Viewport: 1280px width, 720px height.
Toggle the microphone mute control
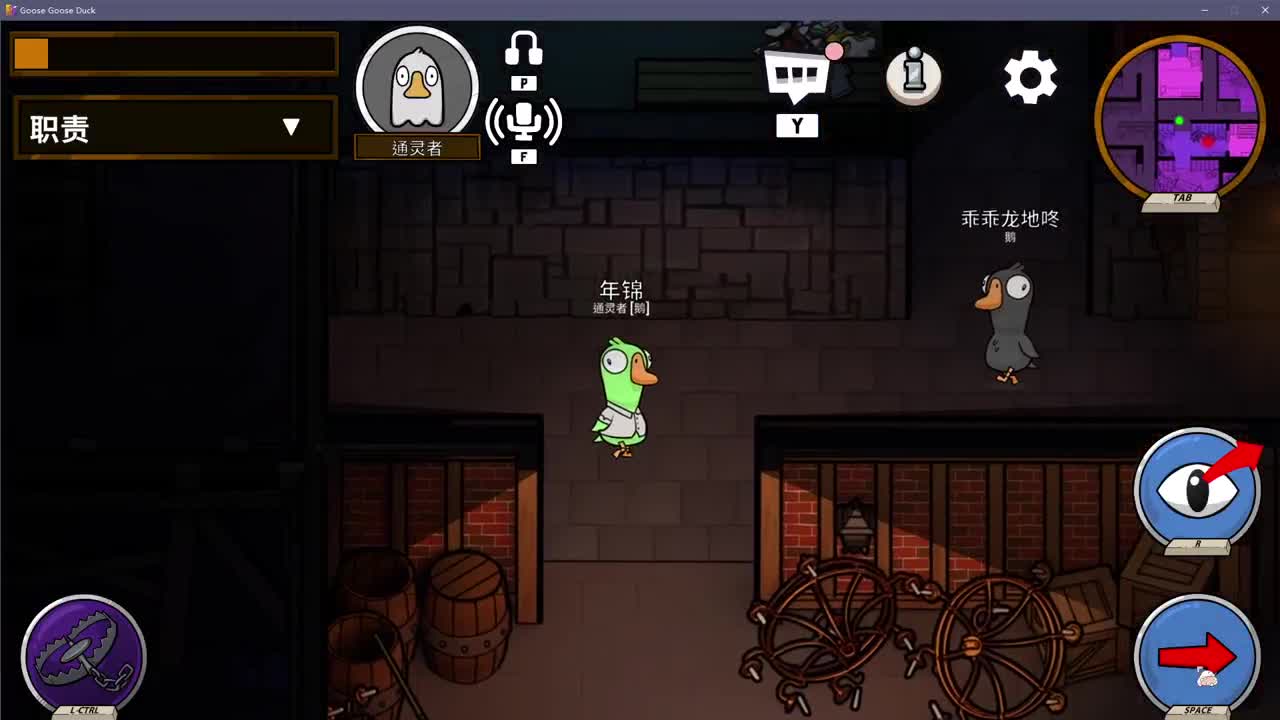(x=524, y=120)
